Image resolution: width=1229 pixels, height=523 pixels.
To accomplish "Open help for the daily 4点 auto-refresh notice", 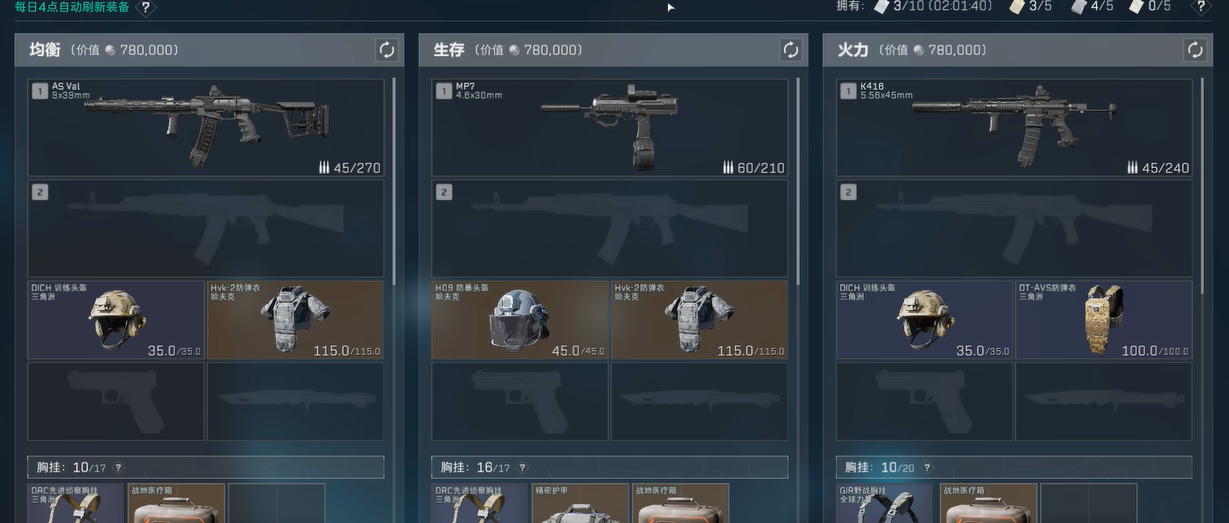I will pos(146,8).
